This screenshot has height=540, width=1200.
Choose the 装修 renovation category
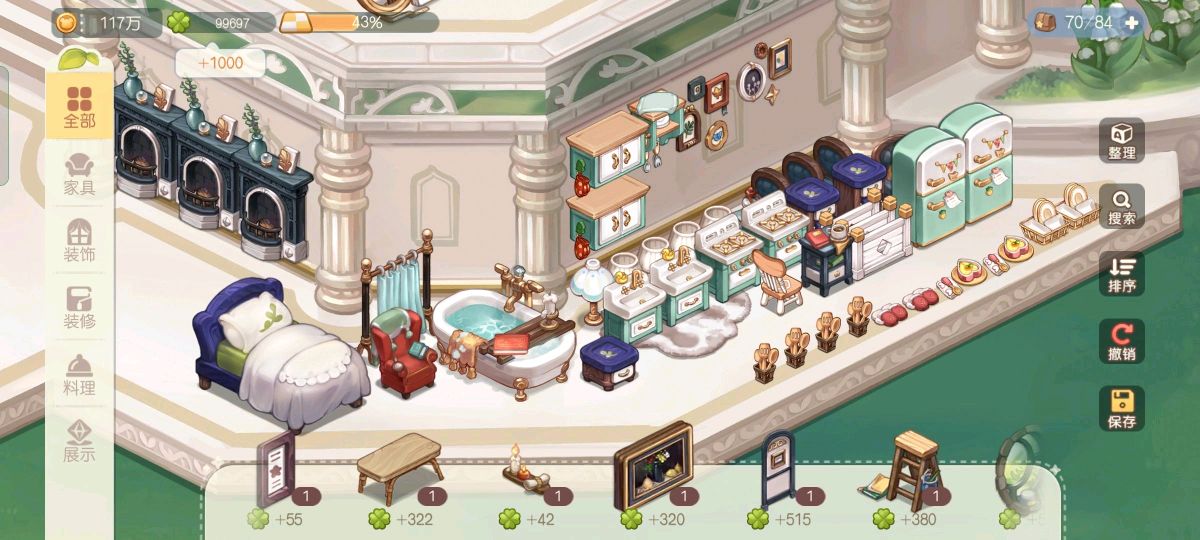pos(79,308)
